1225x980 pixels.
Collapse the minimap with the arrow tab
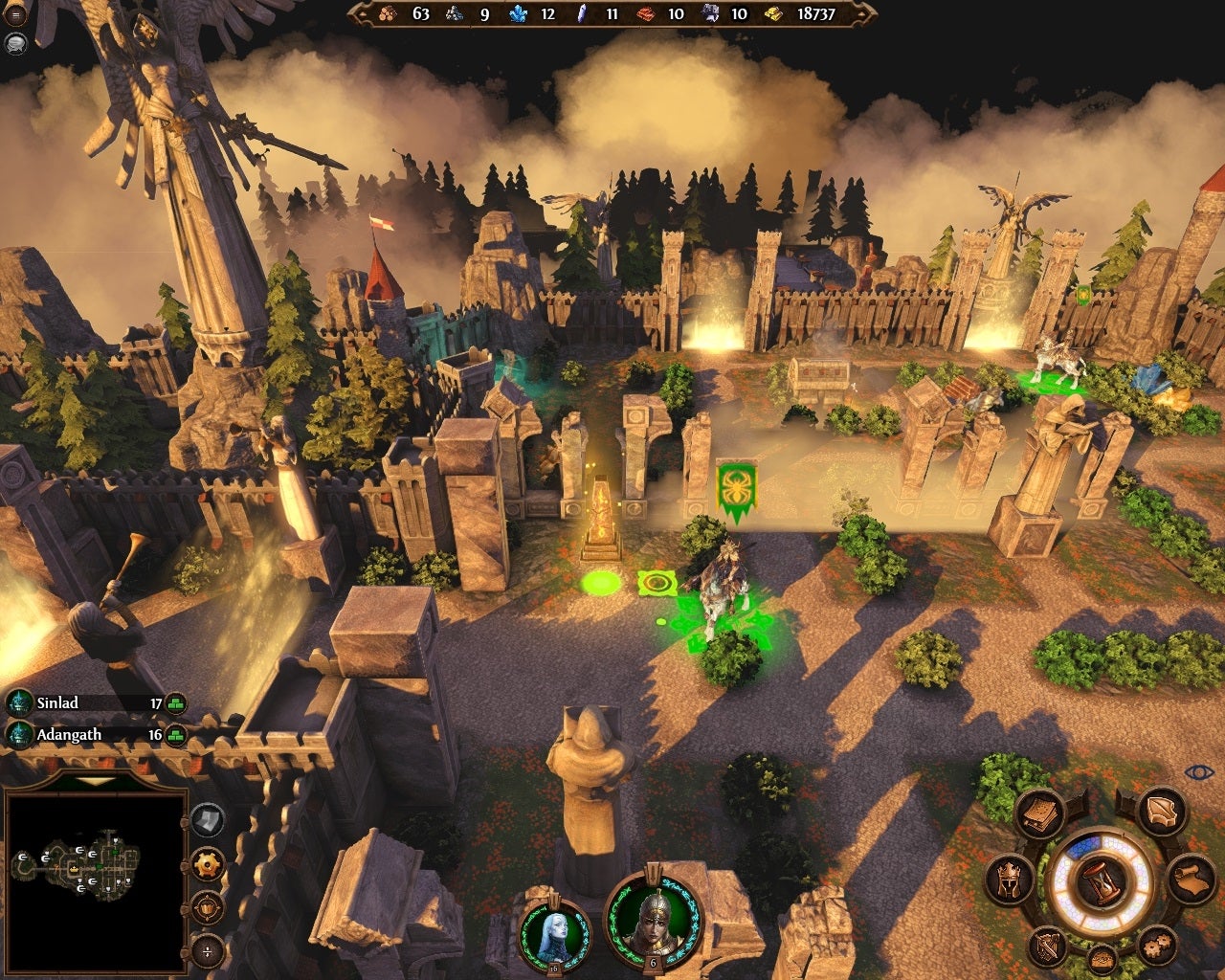coord(94,782)
